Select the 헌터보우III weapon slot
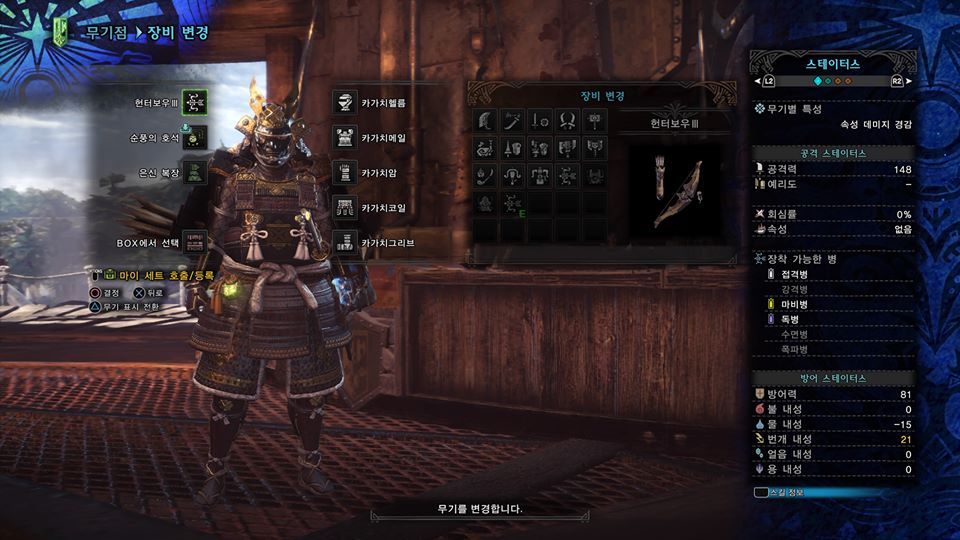The width and height of the screenshot is (960, 540). 196,102
